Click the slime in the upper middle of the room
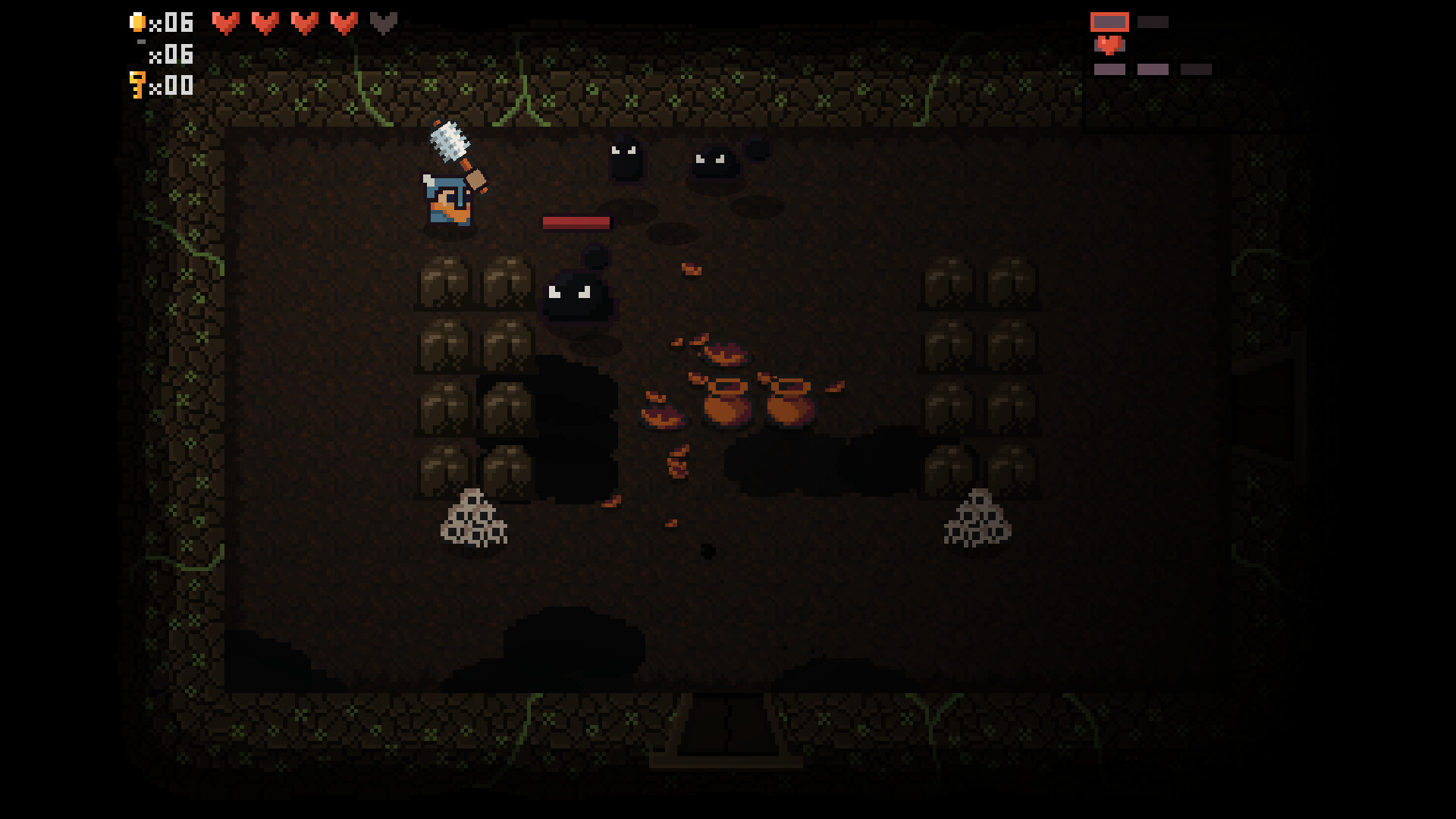 (623, 160)
